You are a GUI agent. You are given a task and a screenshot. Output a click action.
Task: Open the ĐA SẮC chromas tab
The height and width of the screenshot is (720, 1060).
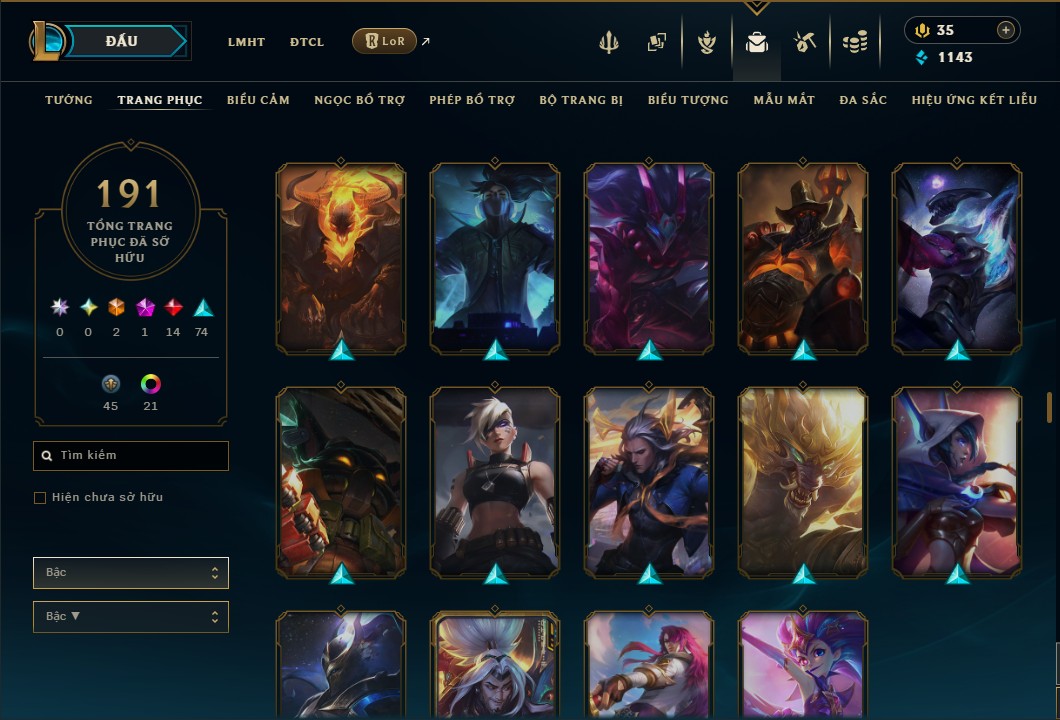click(x=863, y=100)
